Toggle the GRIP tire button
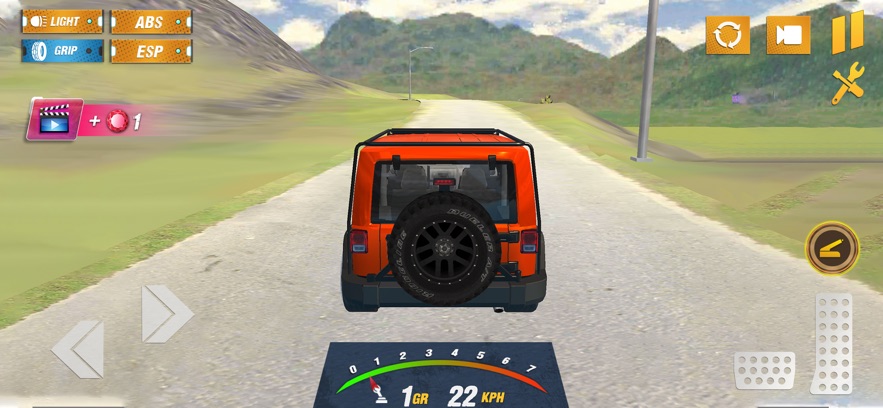Image resolution: width=883 pixels, height=408 pixels. (x=62, y=50)
